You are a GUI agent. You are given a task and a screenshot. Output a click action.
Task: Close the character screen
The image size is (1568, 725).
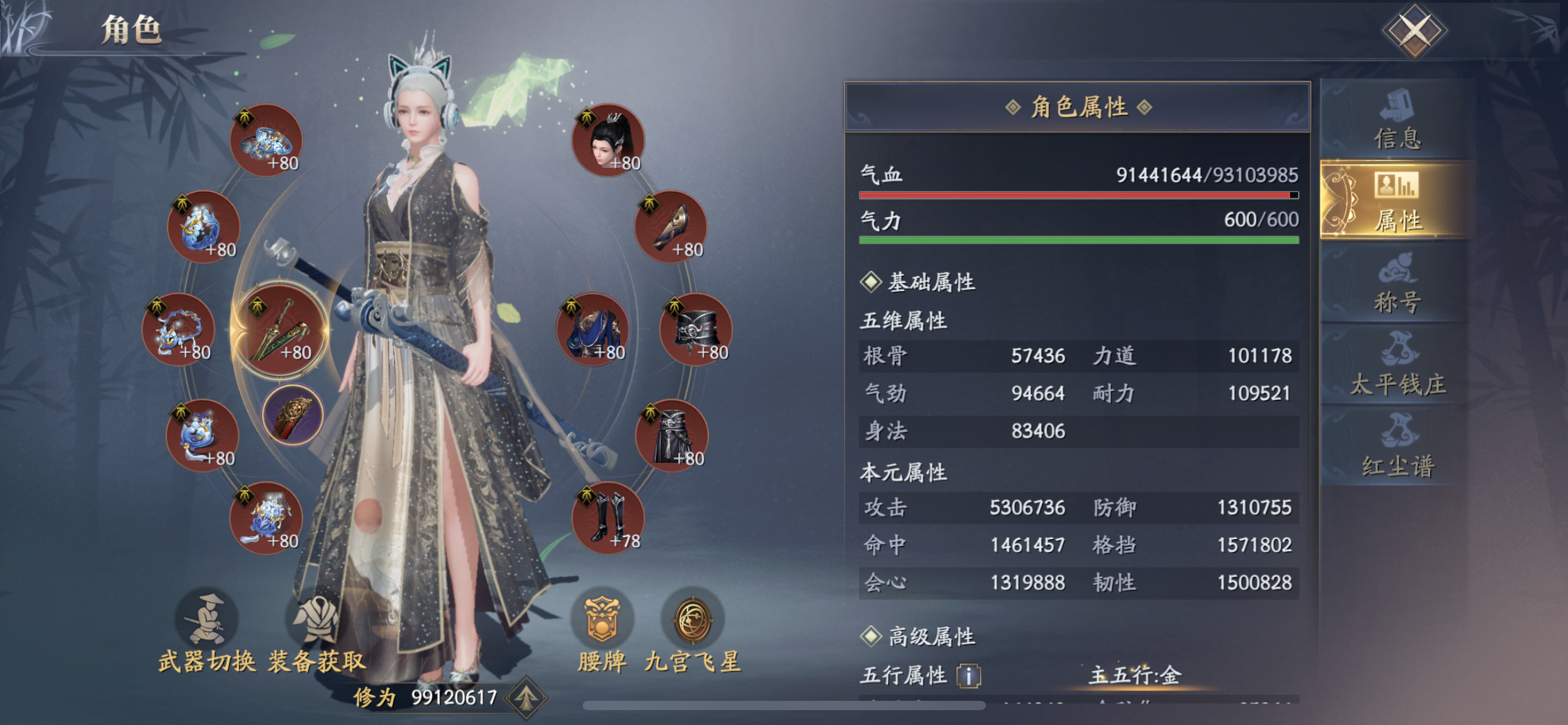1414,30
